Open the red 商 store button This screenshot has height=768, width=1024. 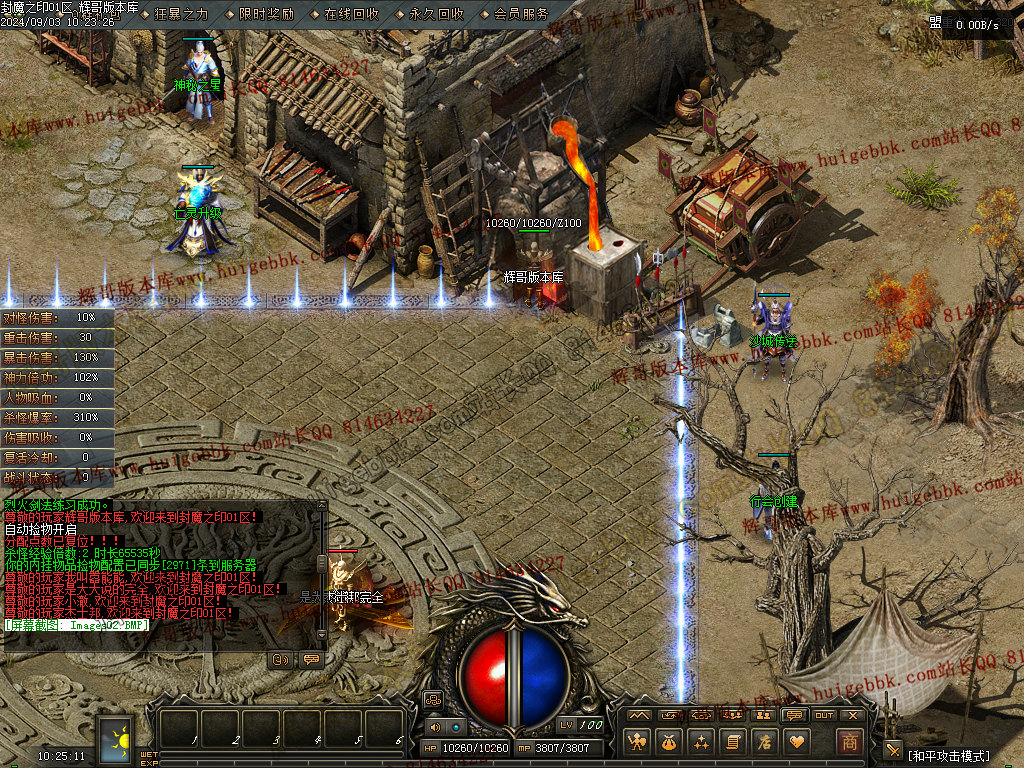point(849,742)
